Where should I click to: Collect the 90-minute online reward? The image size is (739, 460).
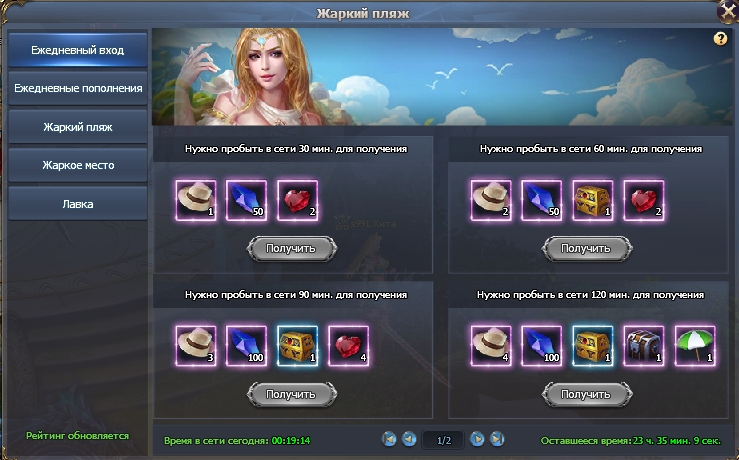point(291,394)
